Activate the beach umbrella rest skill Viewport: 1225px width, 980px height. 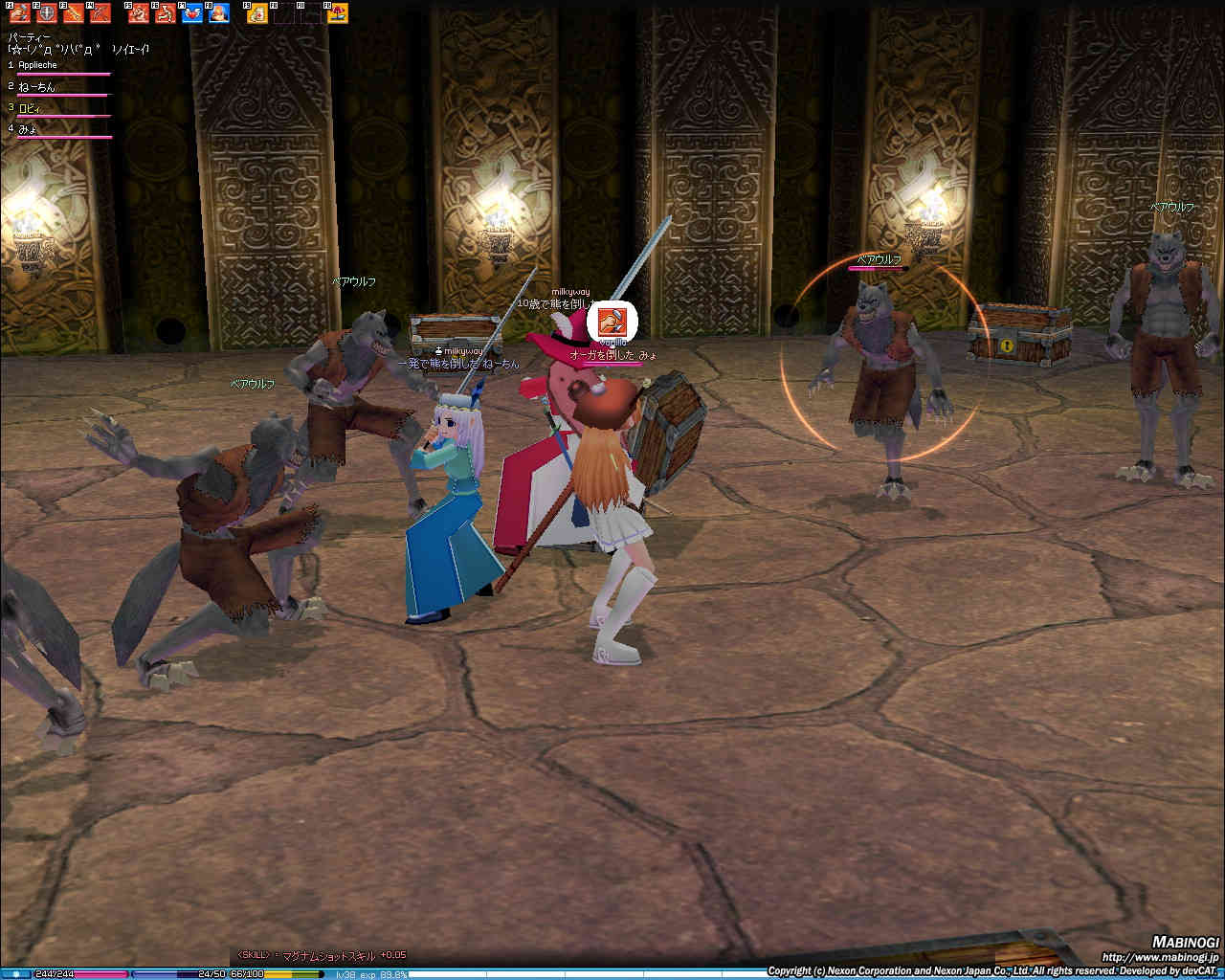click(338, 13)
